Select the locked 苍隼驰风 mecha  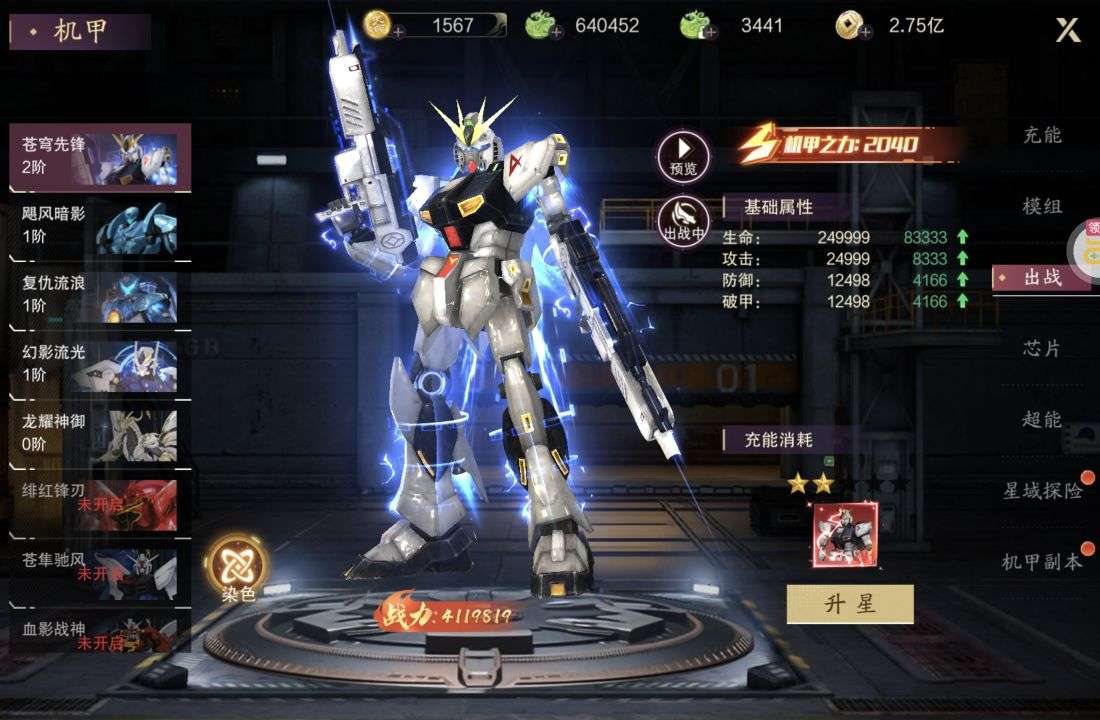[x=99, y=571]
